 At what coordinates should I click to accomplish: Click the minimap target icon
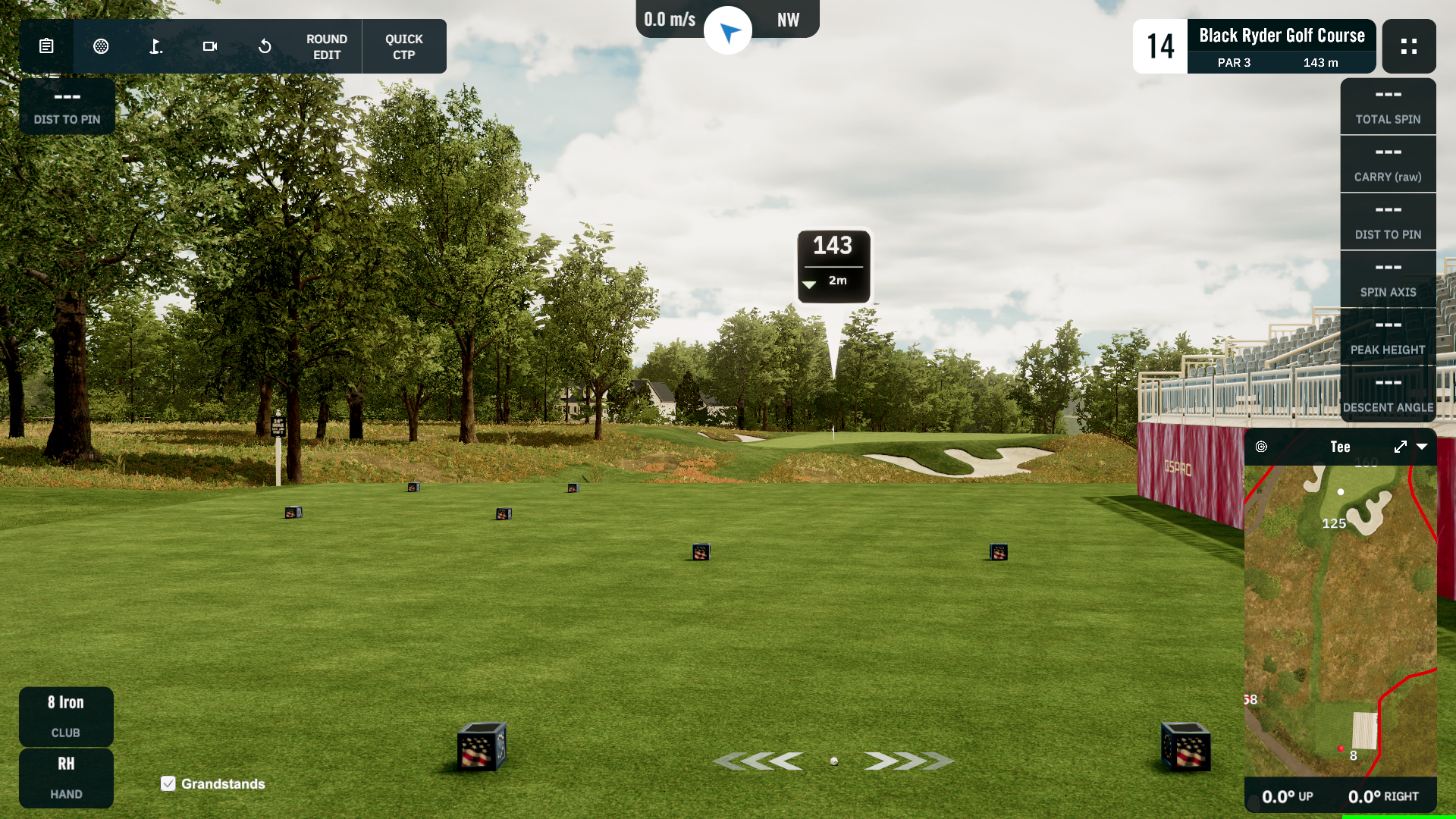point(1261,447)
